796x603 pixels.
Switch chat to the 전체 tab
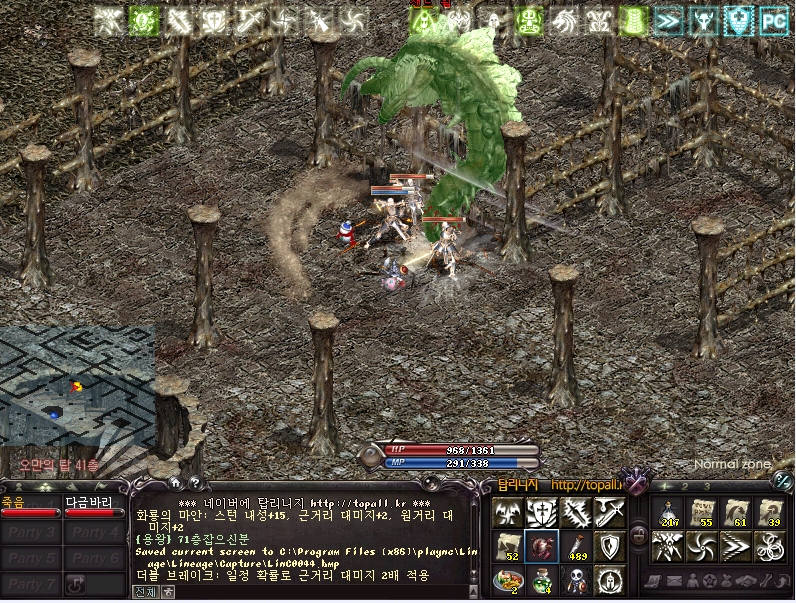point(144,591)
